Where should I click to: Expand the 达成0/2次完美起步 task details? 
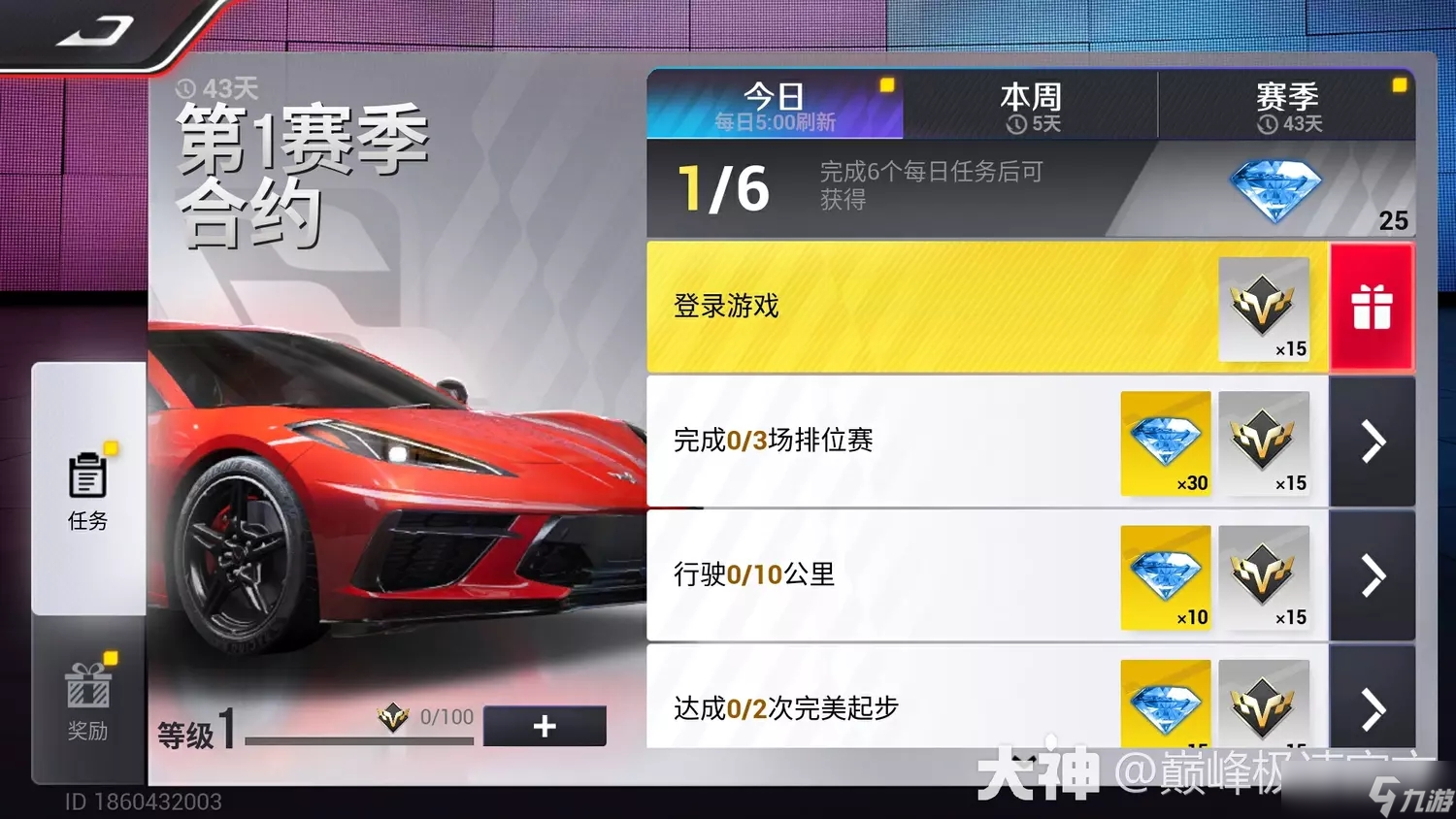point(1372,708)
